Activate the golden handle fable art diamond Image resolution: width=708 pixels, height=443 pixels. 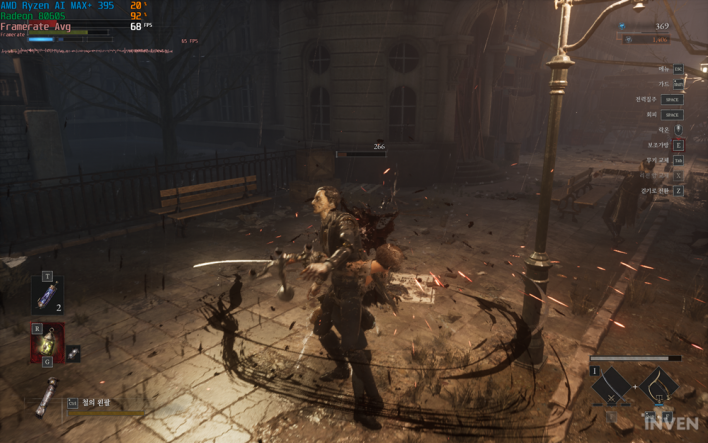pos(659,388)
